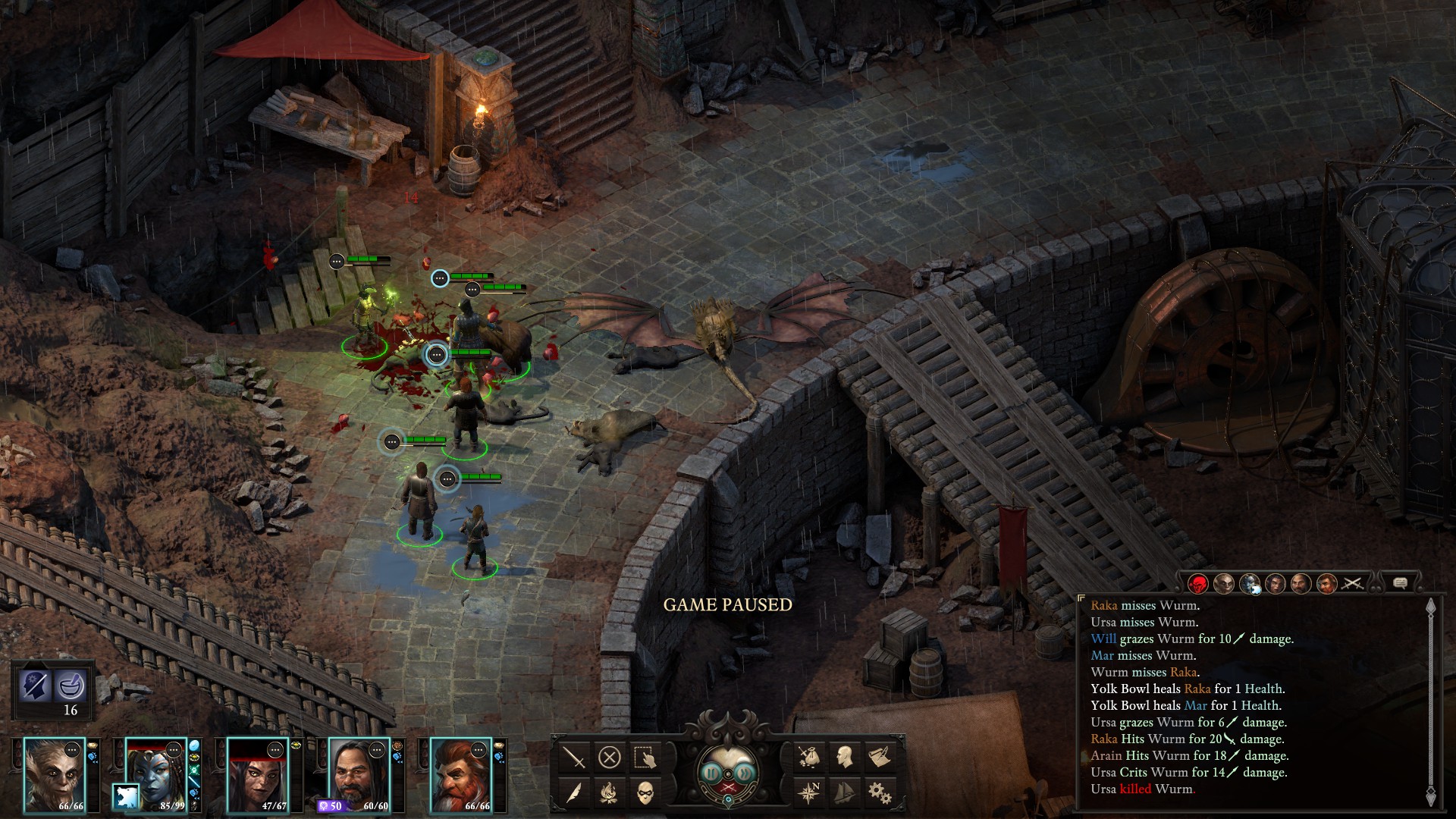This screenshot has width=1456, height=819.
Task: Open the area map compass icon
Action: click(x=809, y=792)
